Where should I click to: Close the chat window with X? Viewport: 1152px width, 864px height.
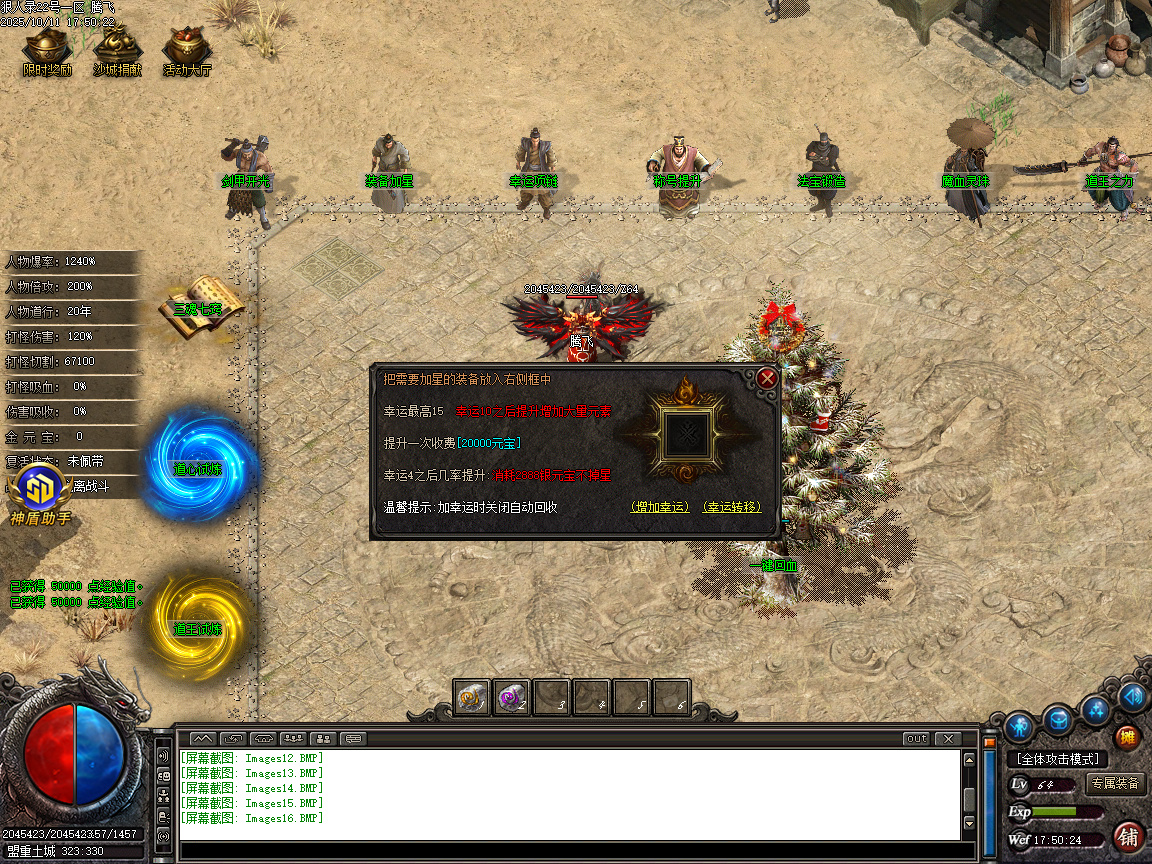947,739
